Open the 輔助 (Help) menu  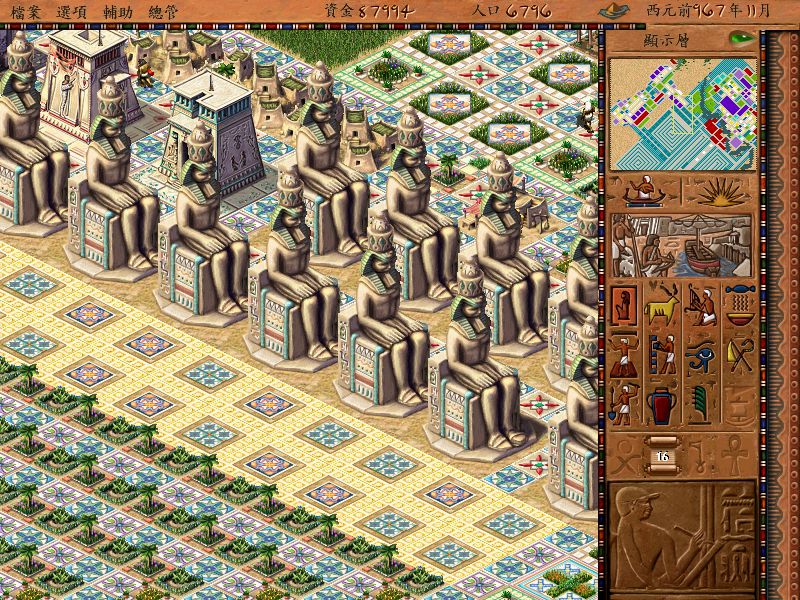[119, 9]
